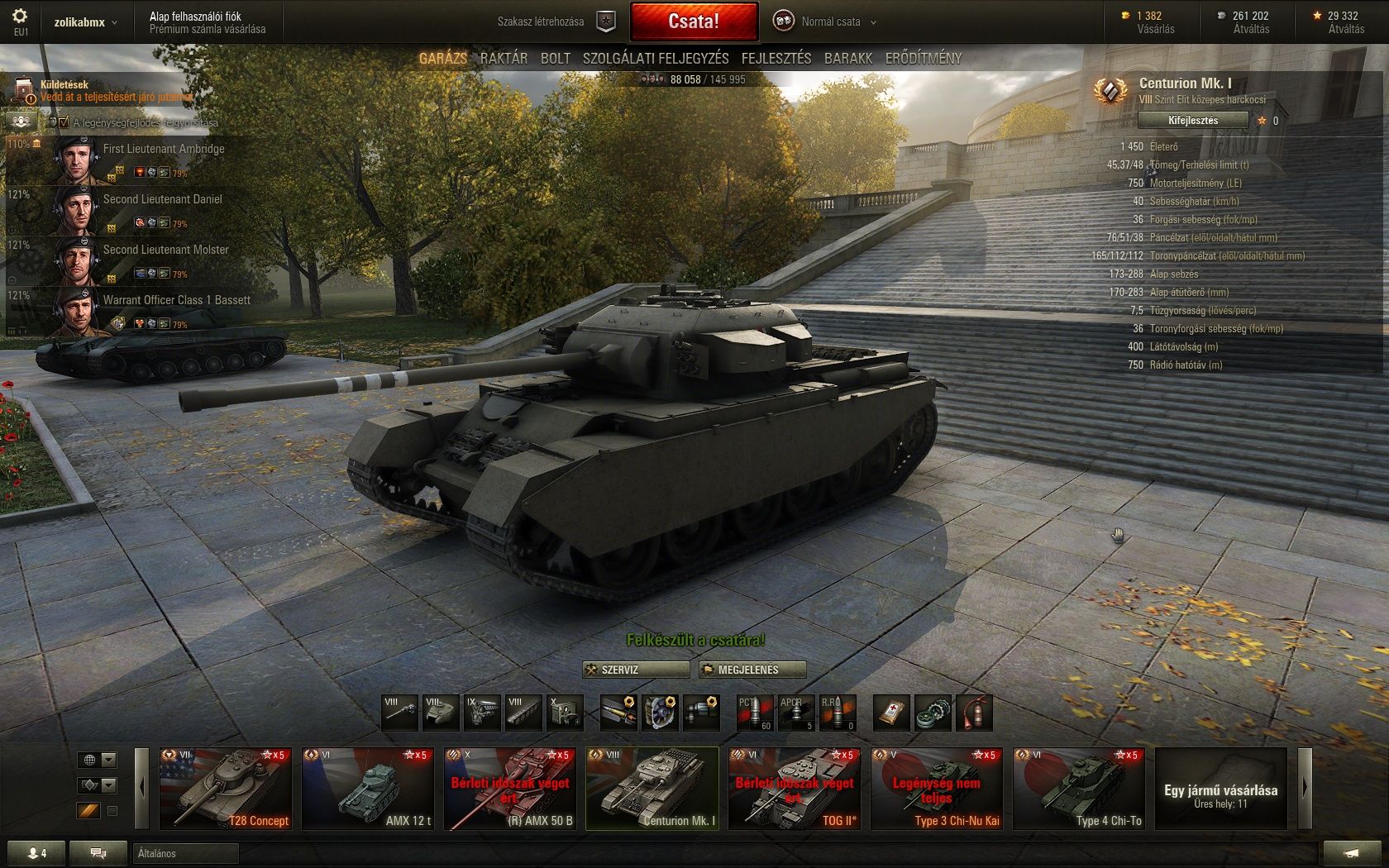Image resolution: width=1389 pixels, height=868 pixels.
Task: Open the fire extinguisher consumable slot
Action: click(x=973, y=713)
